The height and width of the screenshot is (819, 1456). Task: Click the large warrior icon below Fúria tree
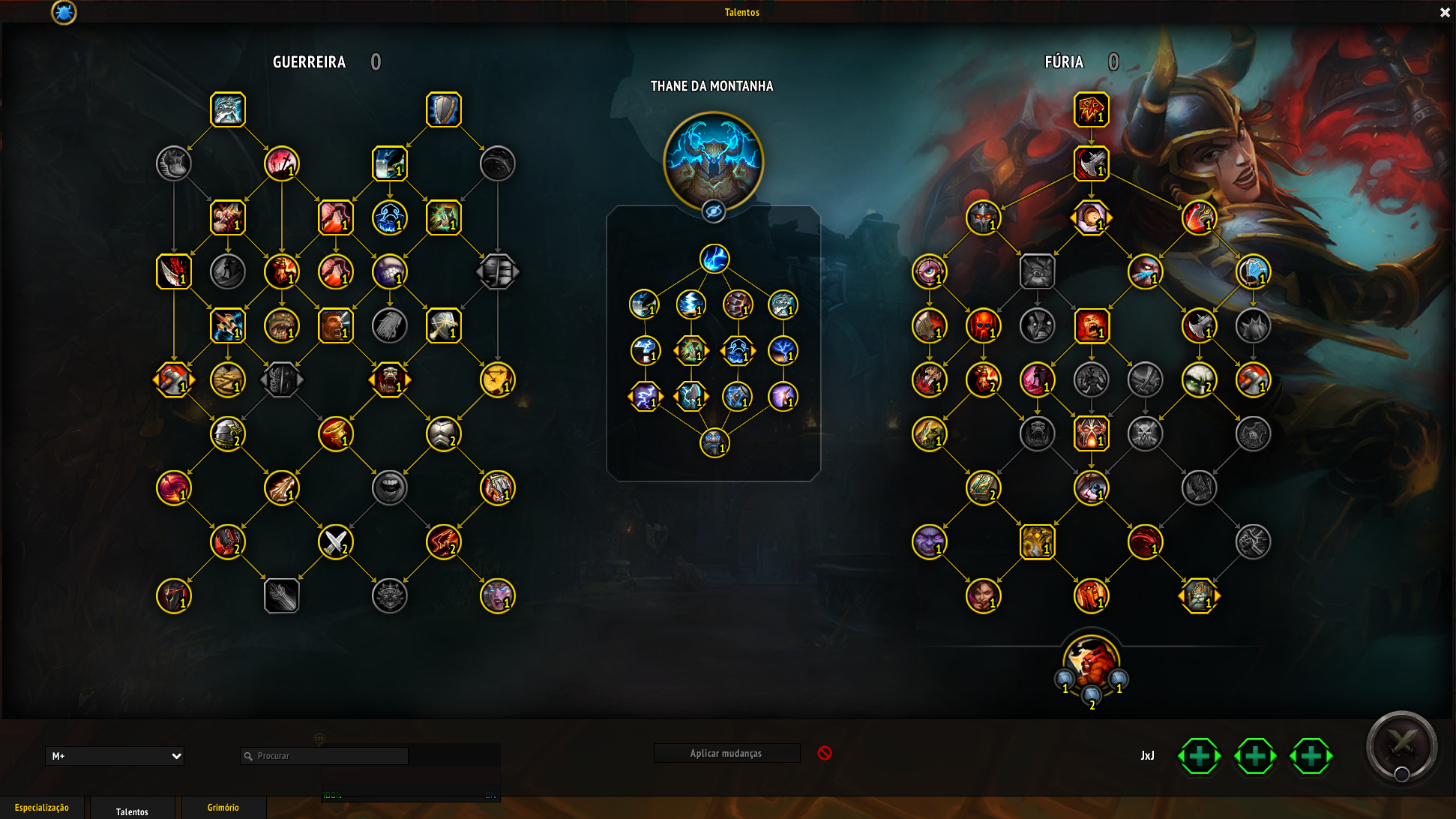pyautogui.click(x=1091, y=664)
